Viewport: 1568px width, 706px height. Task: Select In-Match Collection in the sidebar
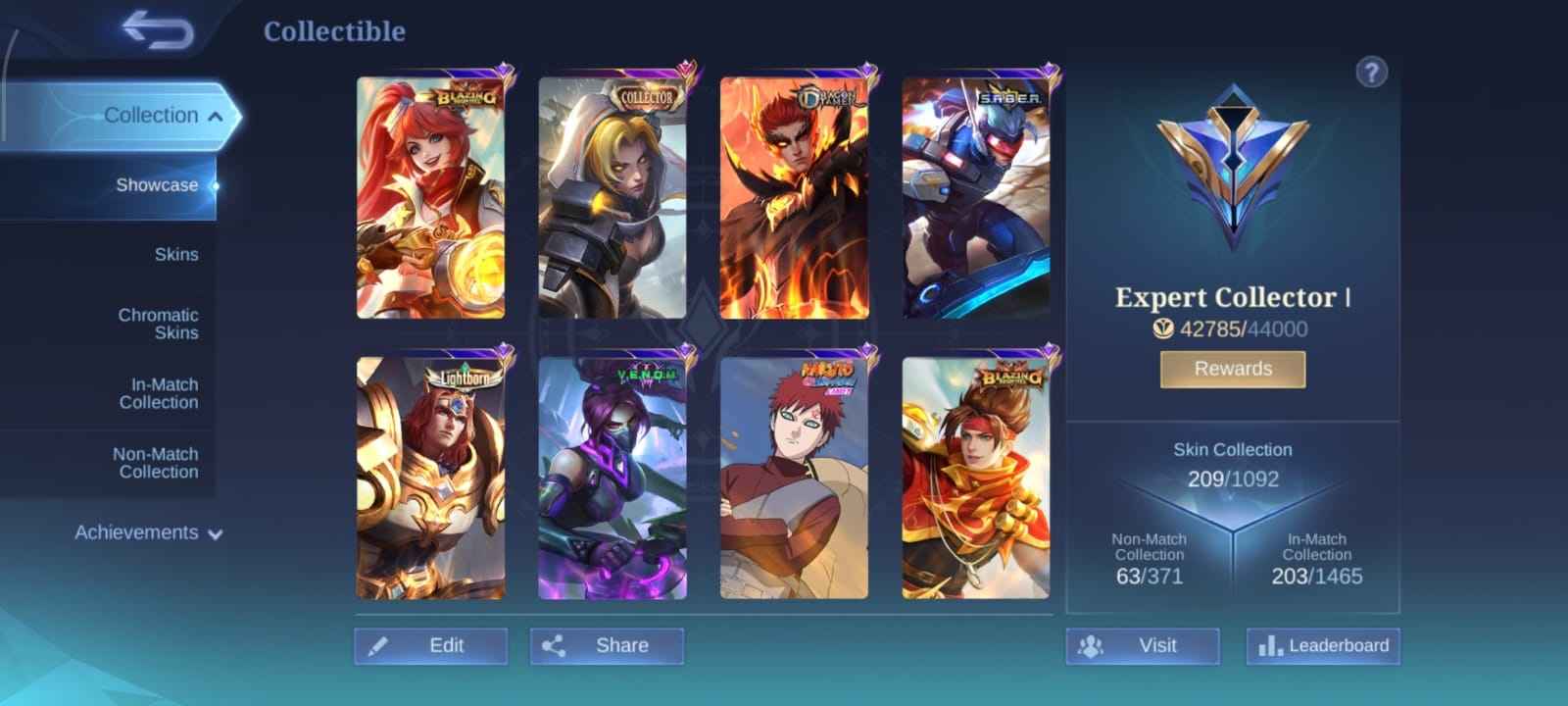point(160,393)
